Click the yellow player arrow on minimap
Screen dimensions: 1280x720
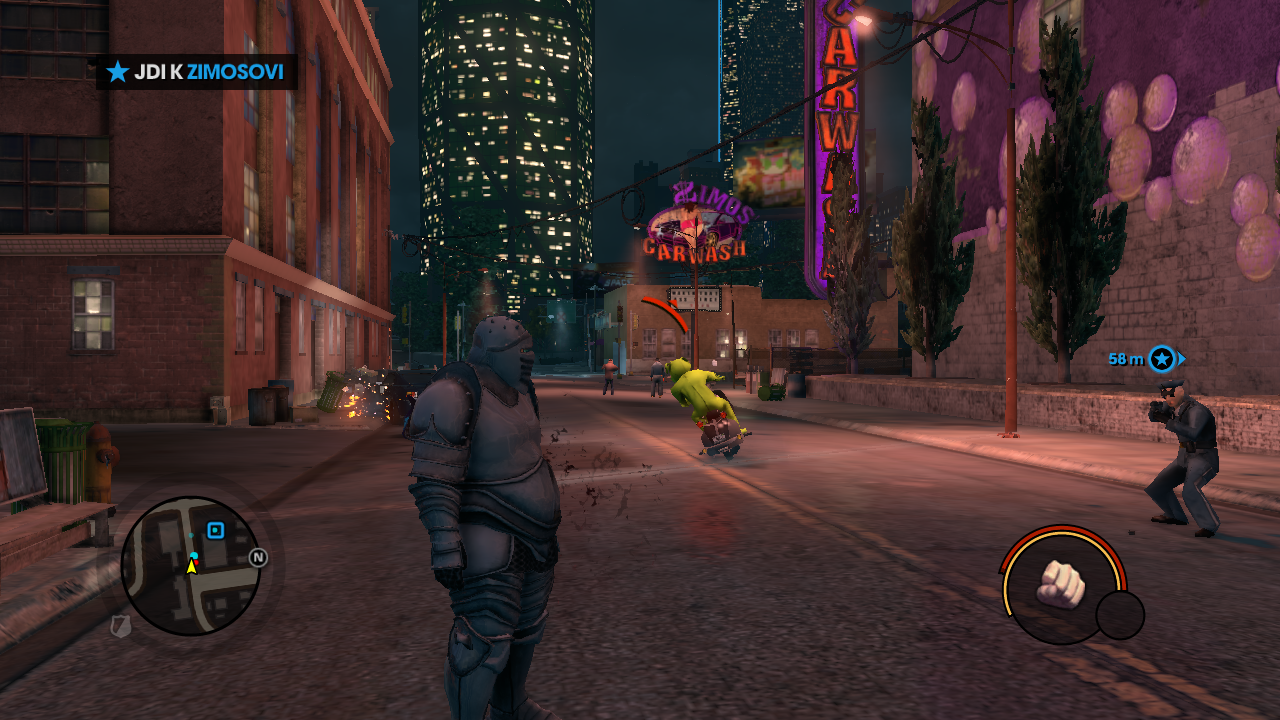click(191, 566)
